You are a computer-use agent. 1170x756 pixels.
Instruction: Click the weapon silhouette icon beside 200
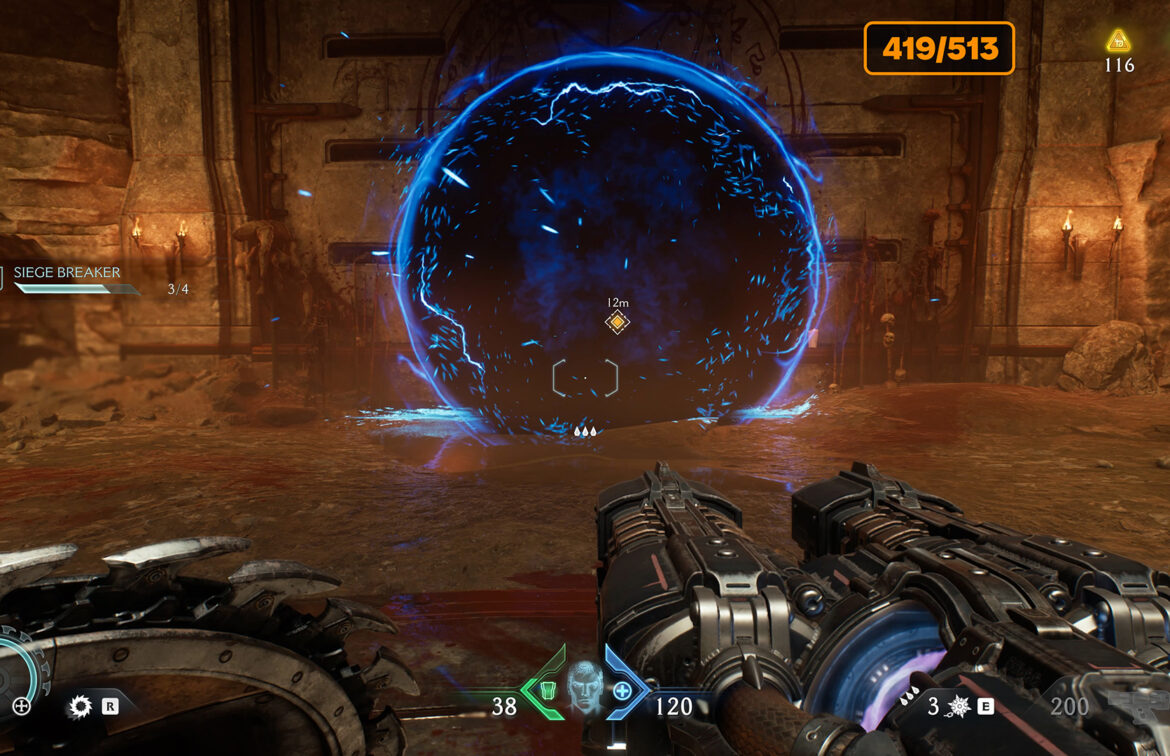click(x=1140, y=704)
